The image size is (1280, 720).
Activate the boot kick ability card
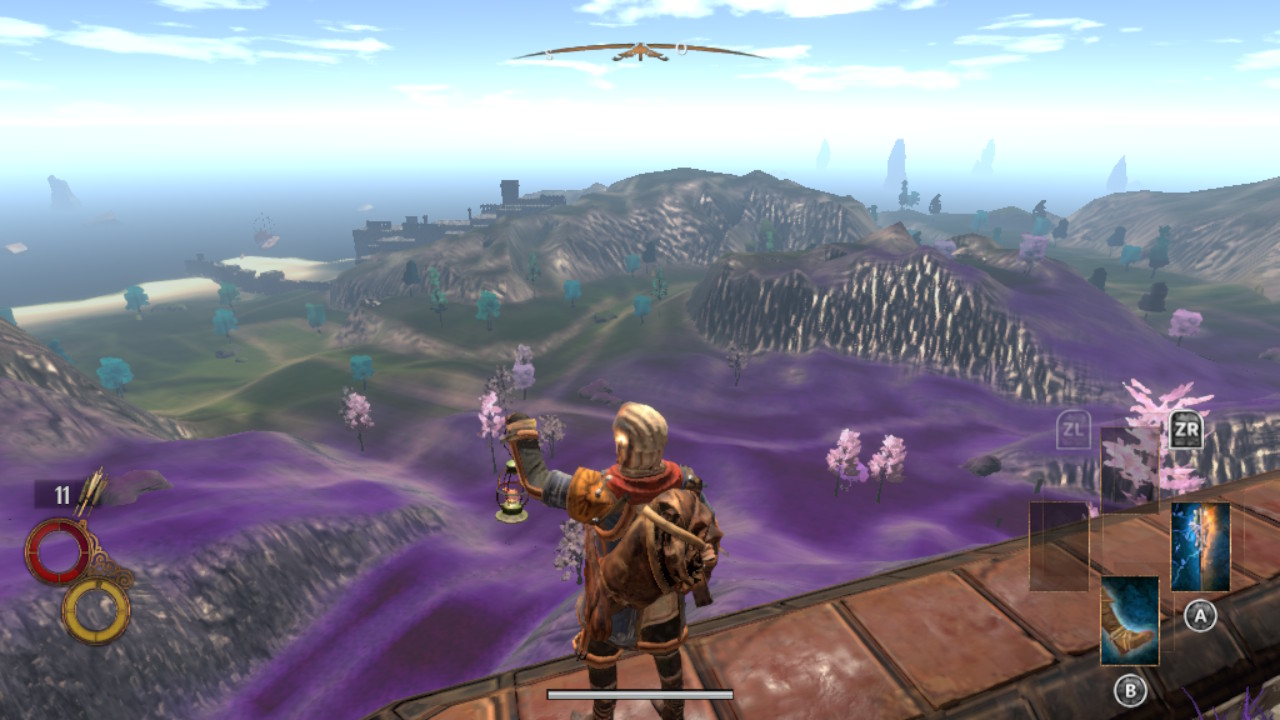pyautogui.click(x=1130, y=620)
